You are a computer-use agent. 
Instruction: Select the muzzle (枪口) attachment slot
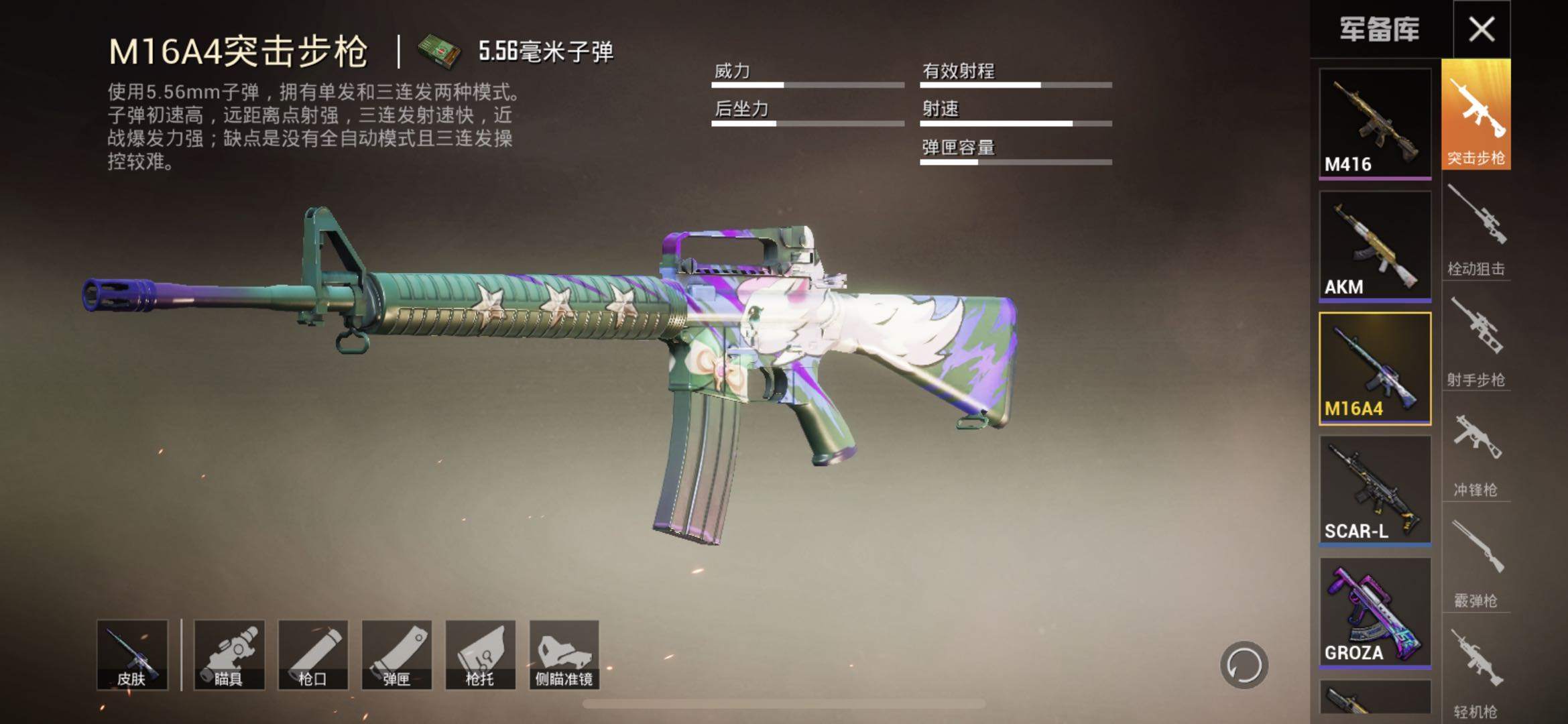pyautogui.click(x=313, y=655)
